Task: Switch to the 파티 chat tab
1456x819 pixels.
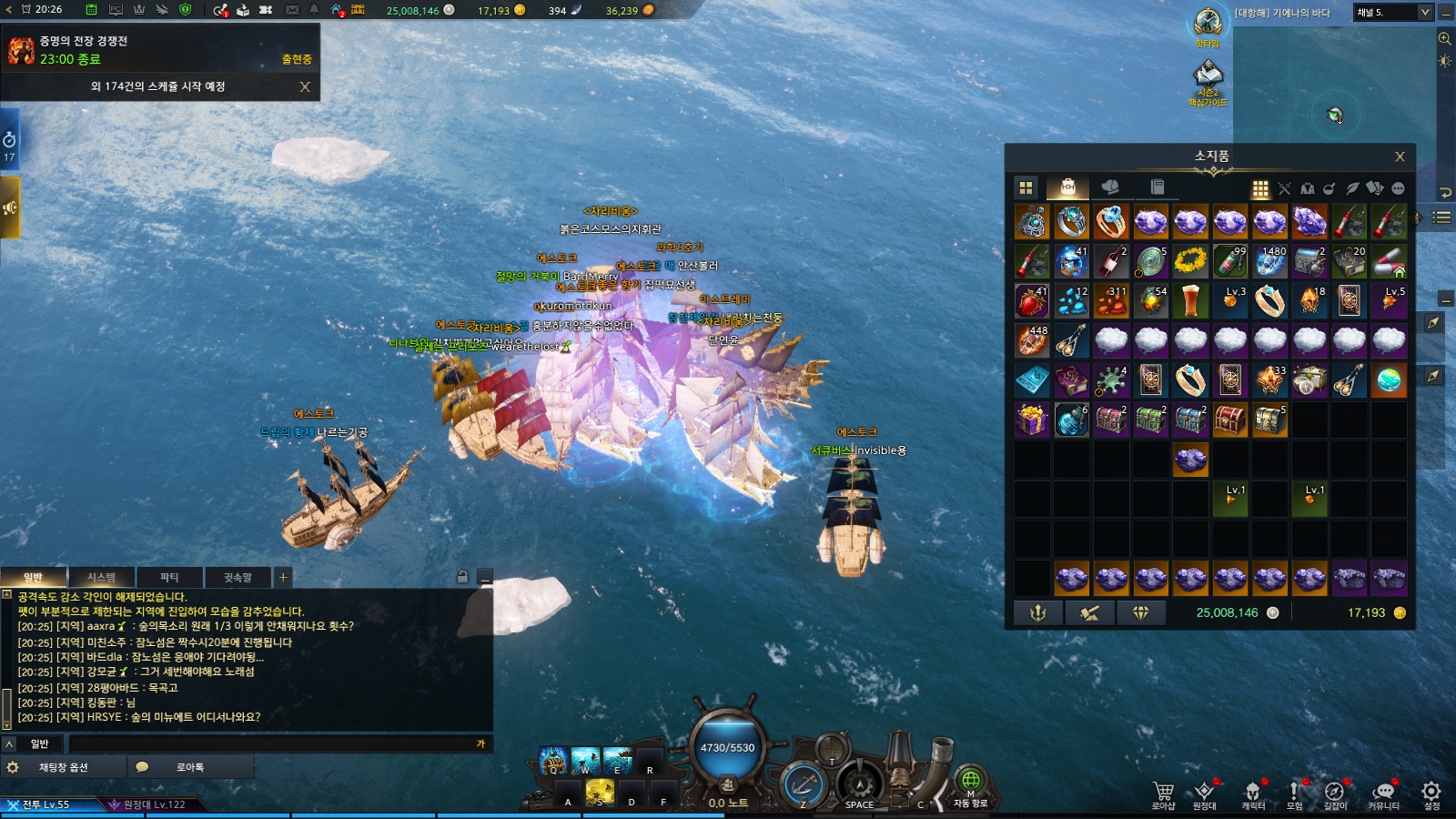Action: pyautogui.click(x=169, y=577)
